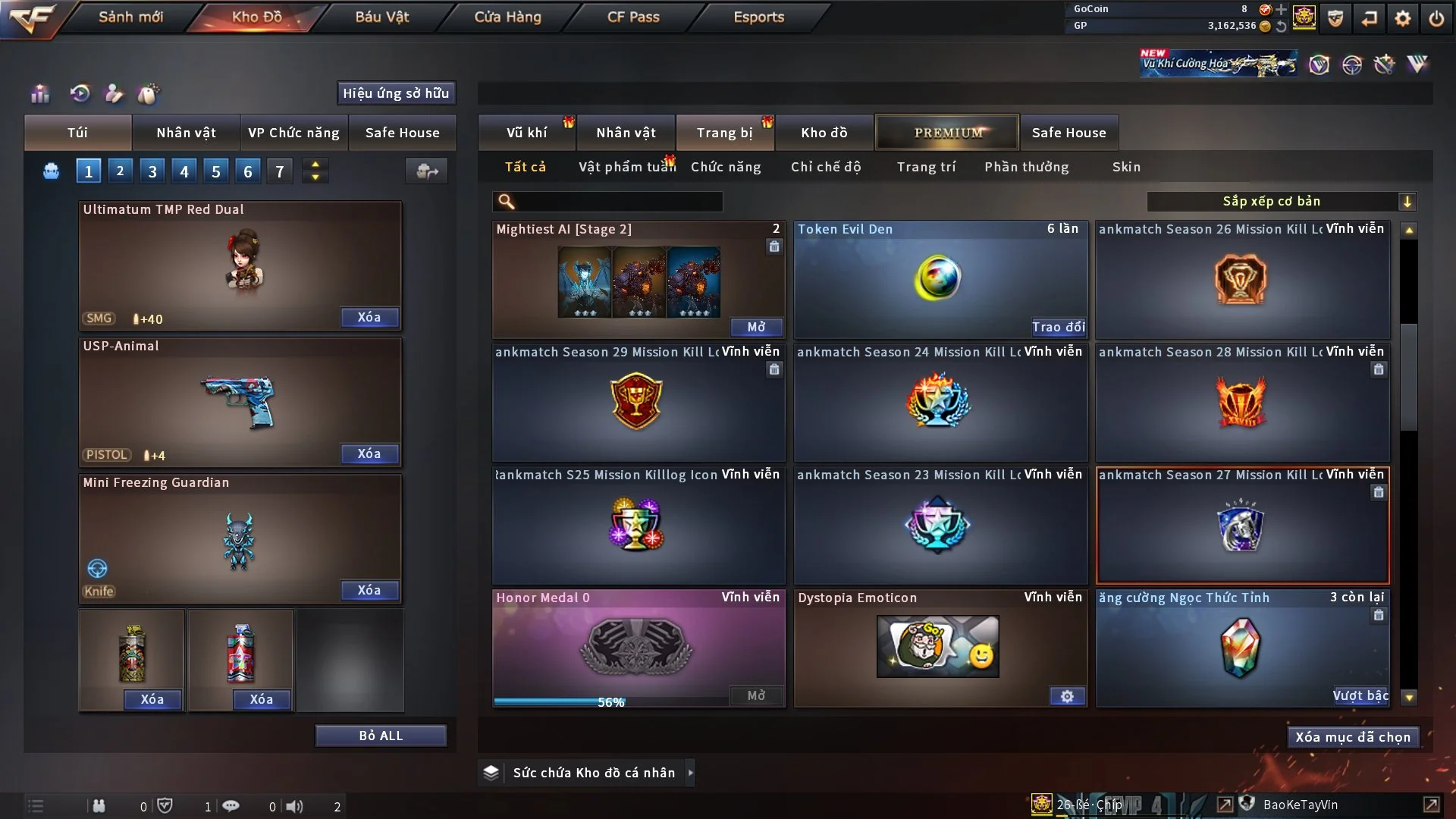1456x819 pixels.
Task: Remove the USP-Animal pistol with Xóa
Action: [x=369, y=453]
